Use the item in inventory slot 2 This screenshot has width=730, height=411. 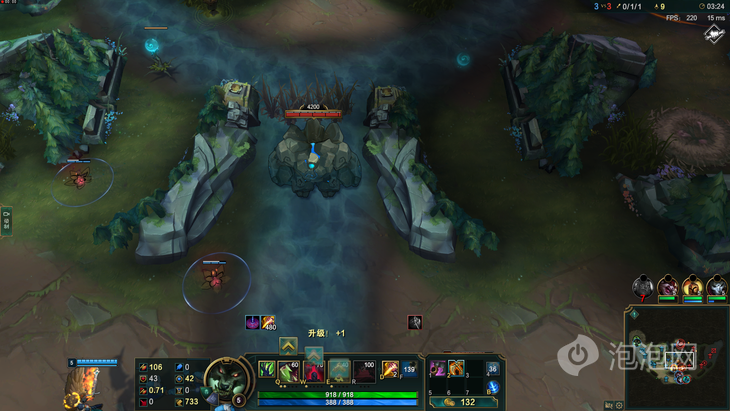(x=456, y=369)
